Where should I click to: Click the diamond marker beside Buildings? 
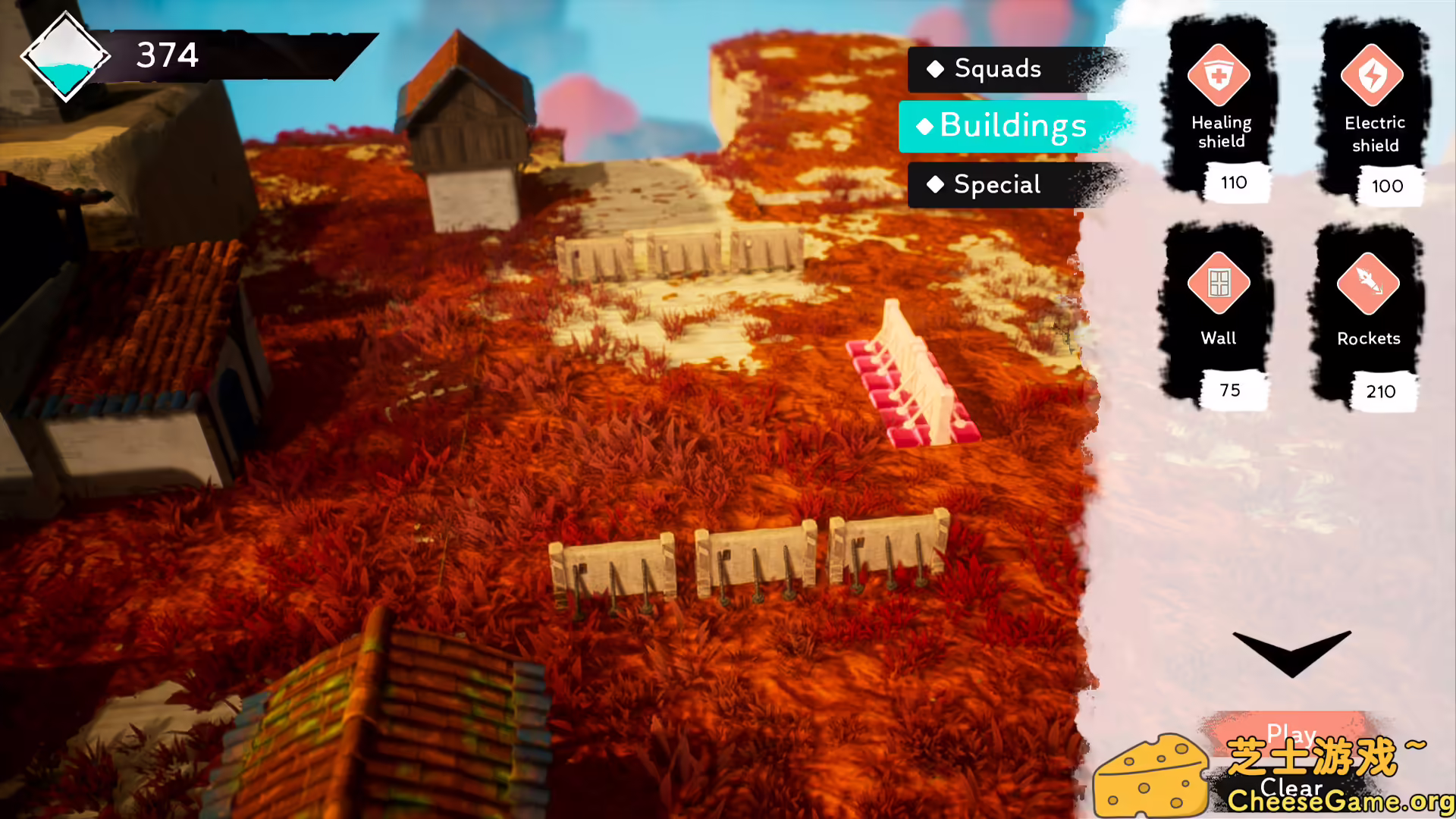pos(925,127)
